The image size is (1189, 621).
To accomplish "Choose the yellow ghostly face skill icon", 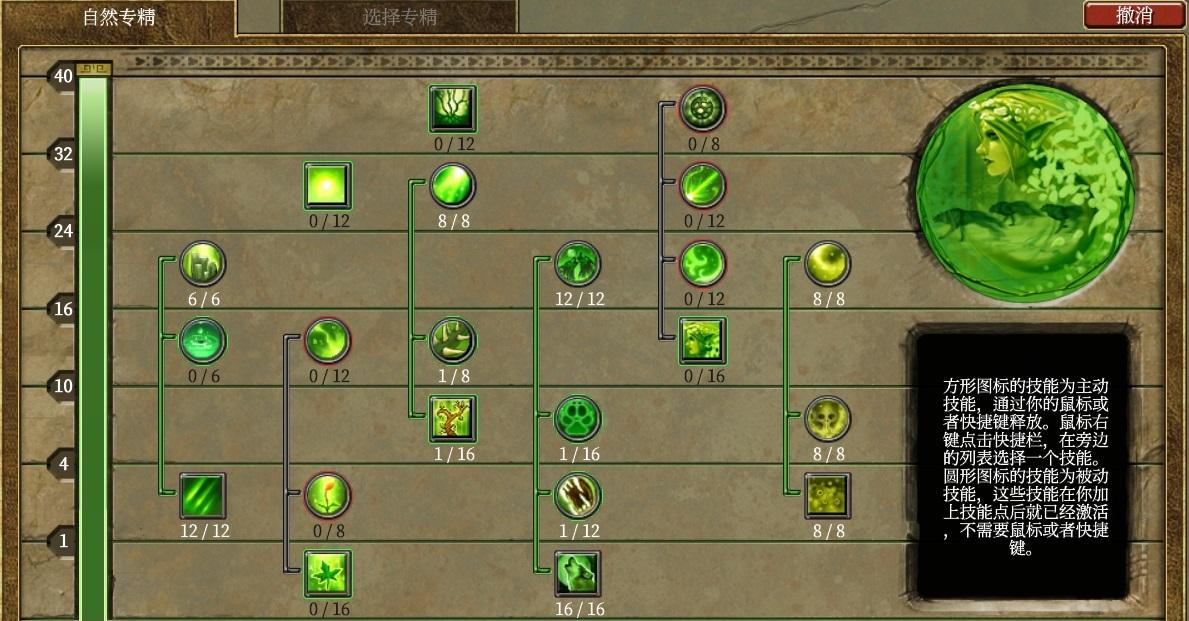I will click(827, 418).
